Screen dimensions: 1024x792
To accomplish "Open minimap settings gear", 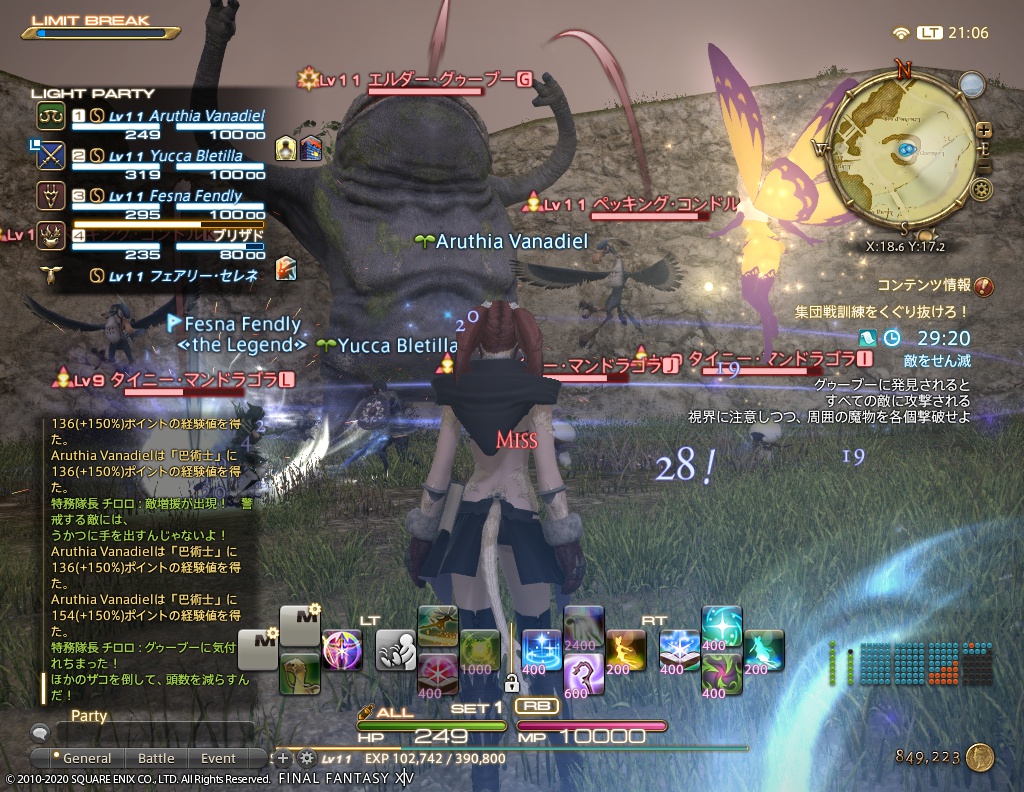I will click(980, 189).
